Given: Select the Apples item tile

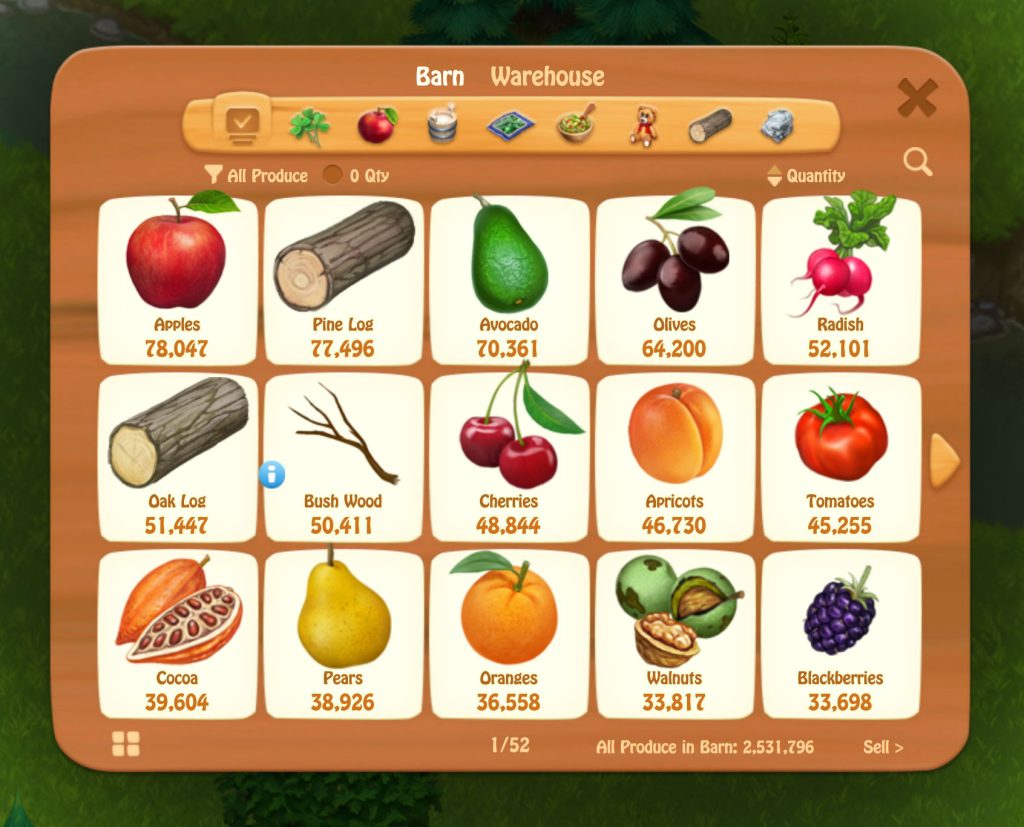Looking at the screenshot, I should [x=177, y=279].
